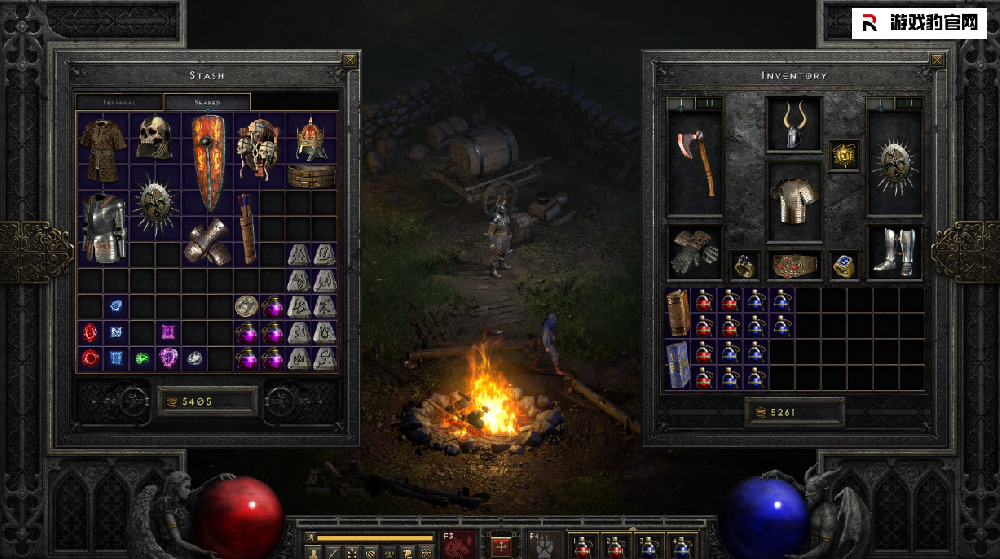
Task: Click the equipped amulet slot
Action: [x=844, y=155]
